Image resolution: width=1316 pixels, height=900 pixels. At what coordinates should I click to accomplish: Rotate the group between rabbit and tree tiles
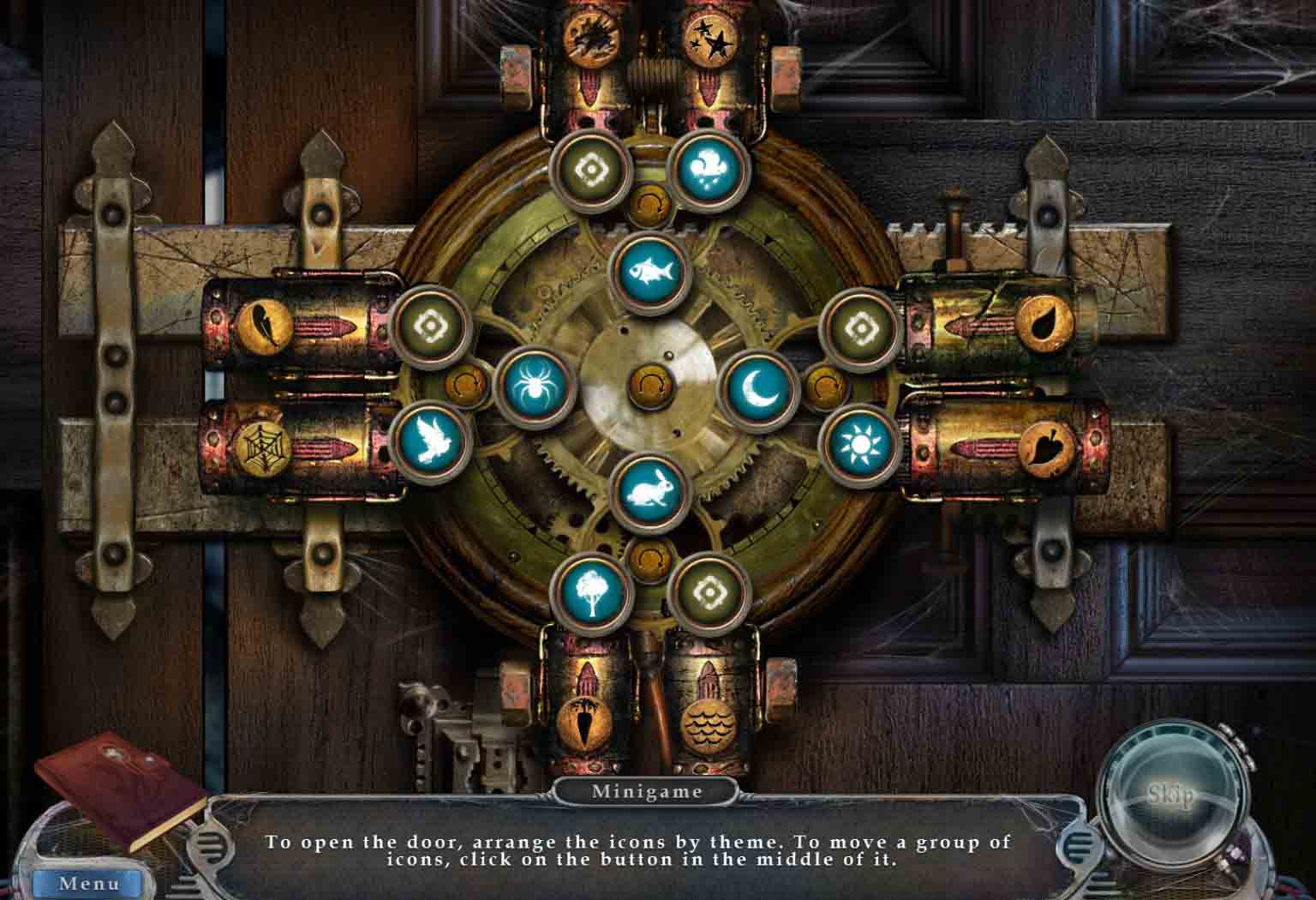click(649, 557)
